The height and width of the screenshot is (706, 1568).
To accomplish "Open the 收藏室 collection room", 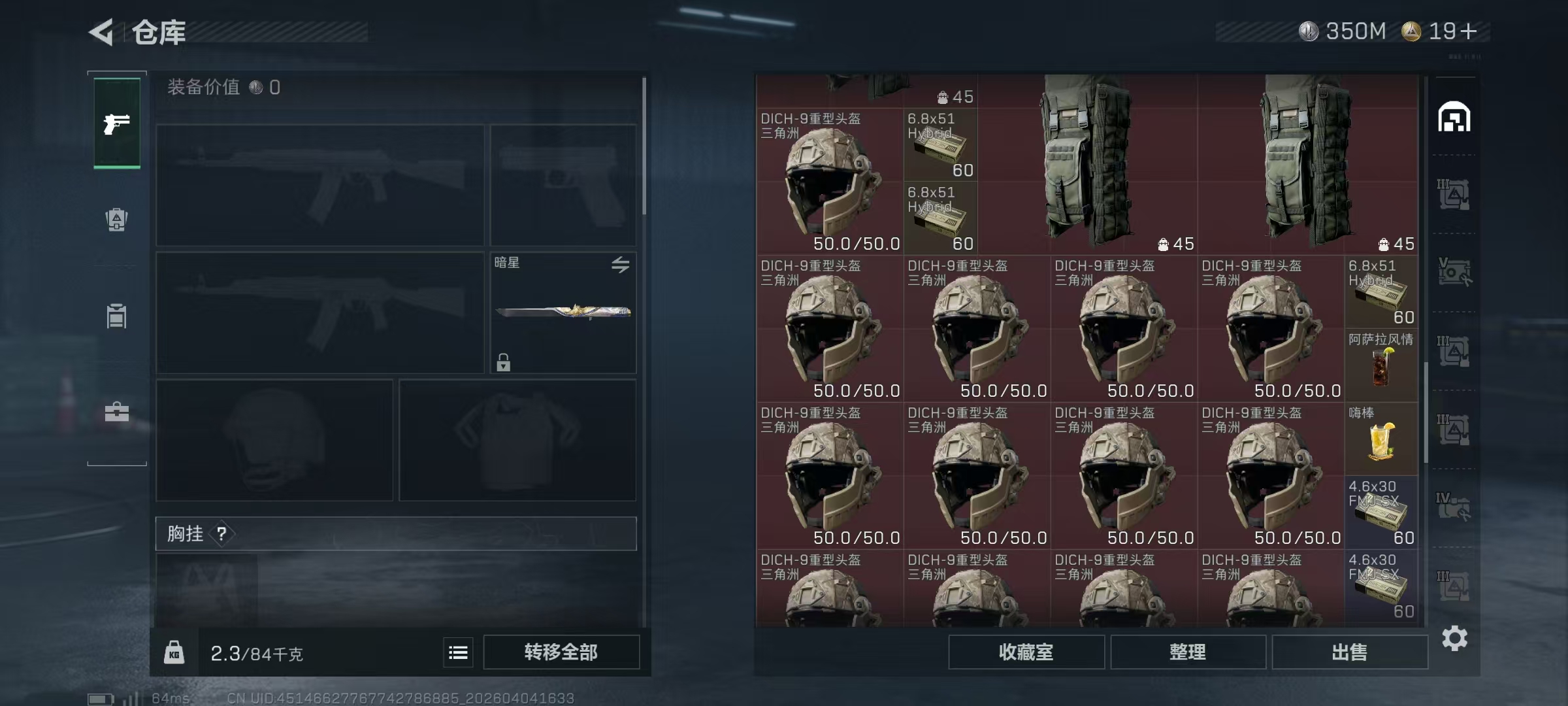I will 1026,652.
